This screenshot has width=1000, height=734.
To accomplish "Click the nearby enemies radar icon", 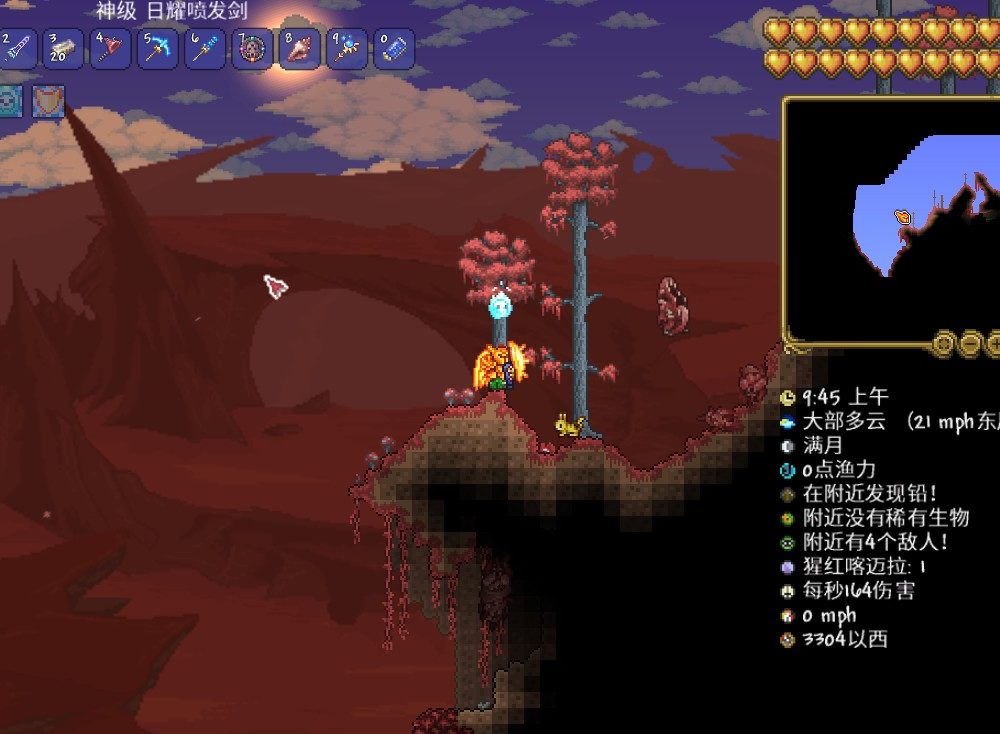I will [x=788, y=543].
